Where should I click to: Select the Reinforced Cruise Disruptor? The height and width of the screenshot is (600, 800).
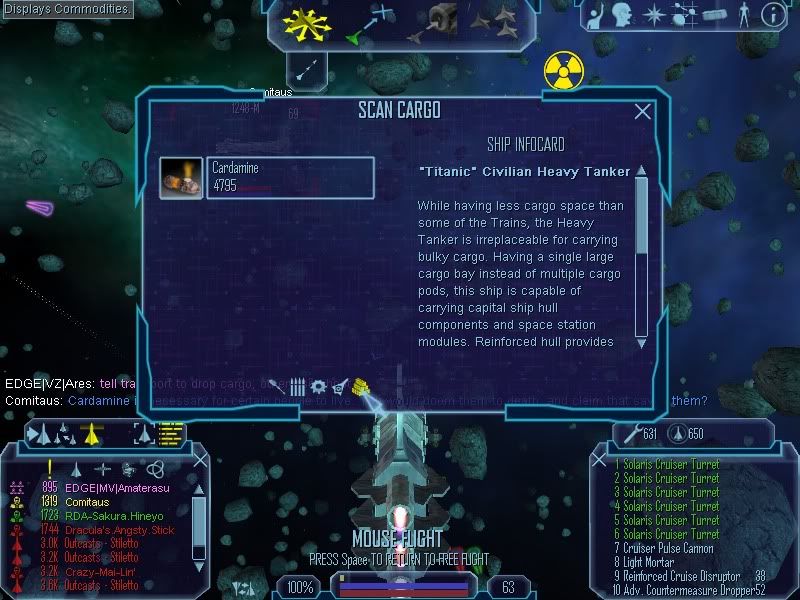point(680,576)
